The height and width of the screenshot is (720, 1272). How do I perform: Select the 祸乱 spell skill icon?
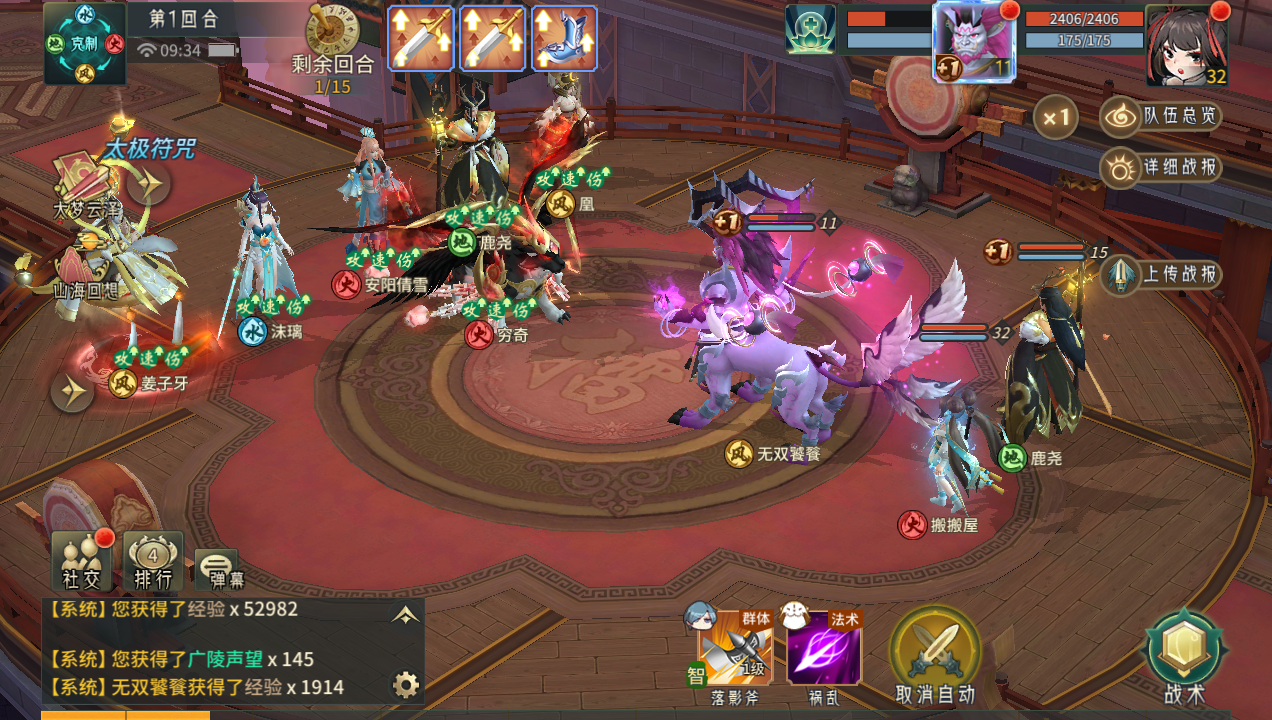(x=823, y=647)
